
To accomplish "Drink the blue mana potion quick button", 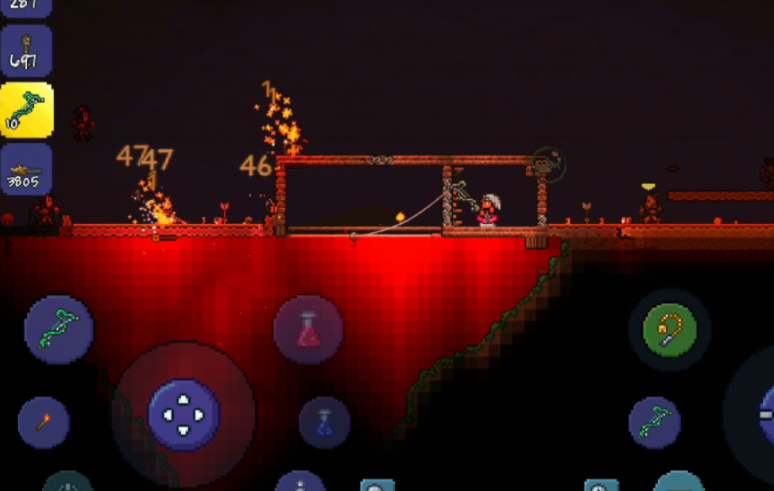I will point(324,422).
